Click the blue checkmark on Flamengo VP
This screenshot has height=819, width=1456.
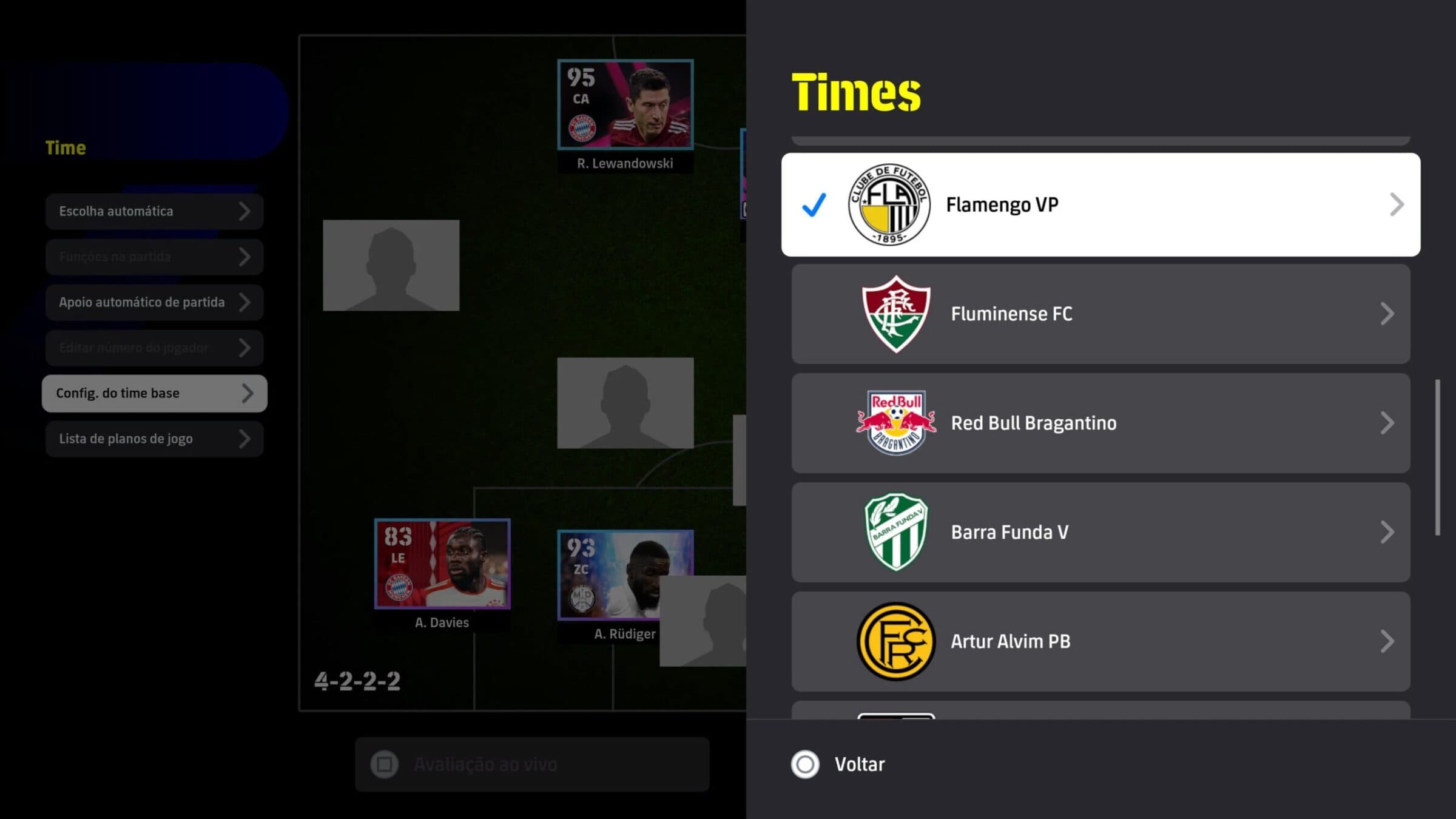[814, 204]
